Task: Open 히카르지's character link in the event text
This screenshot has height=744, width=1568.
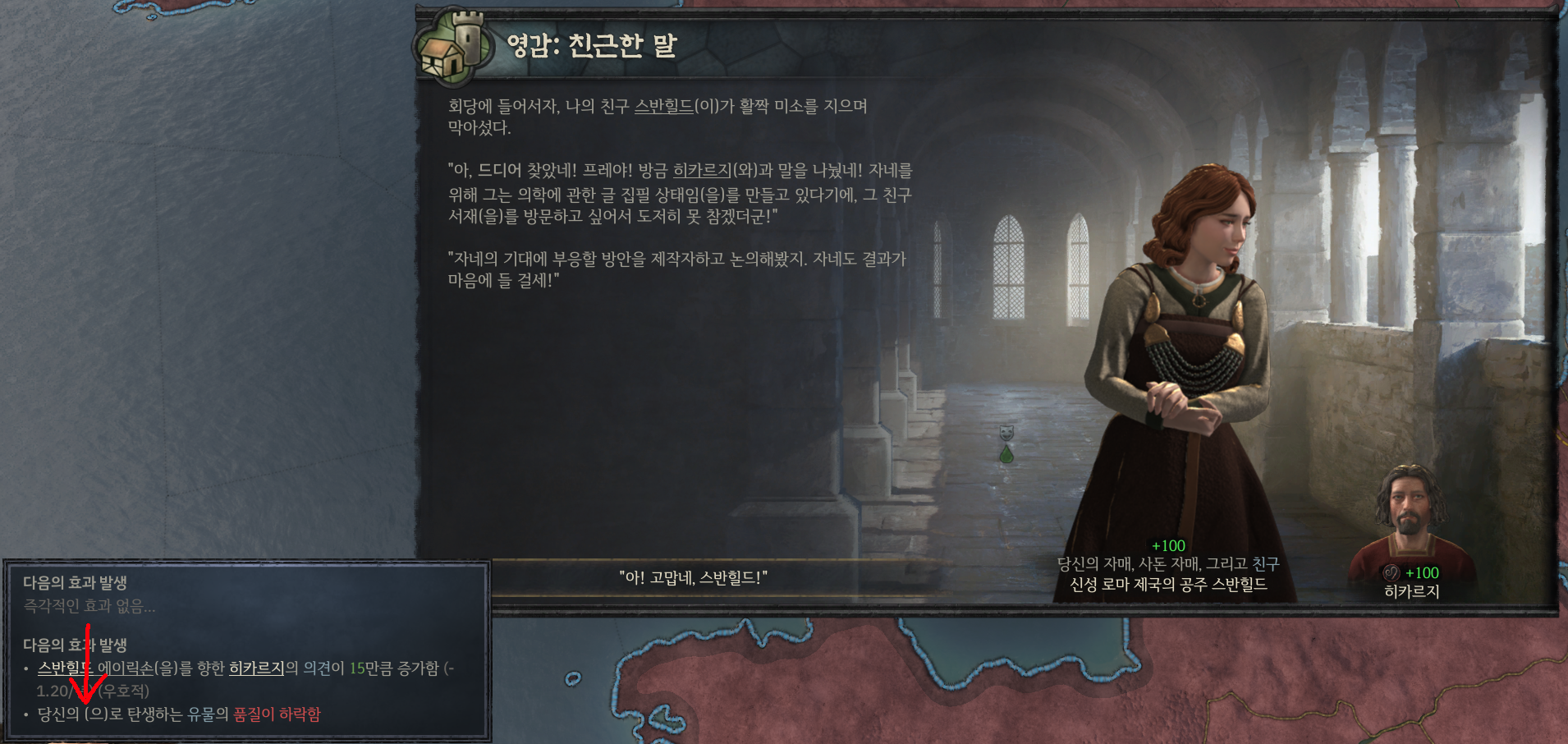Action: [702, 172]
